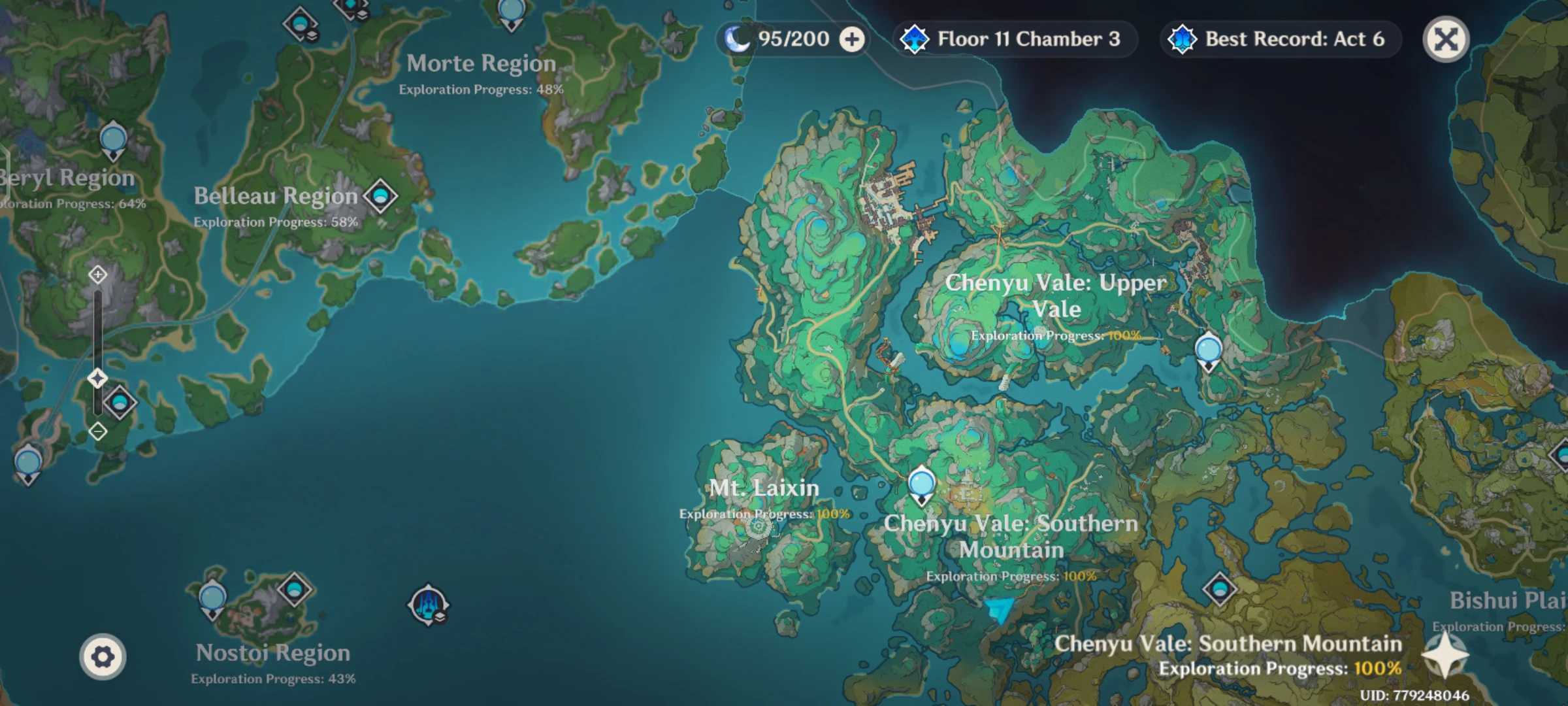The image size is (1568, 706).
Task: Select the domain icon beside the Nostoi teleport waypoint
Action: click(x=294, y=590)
